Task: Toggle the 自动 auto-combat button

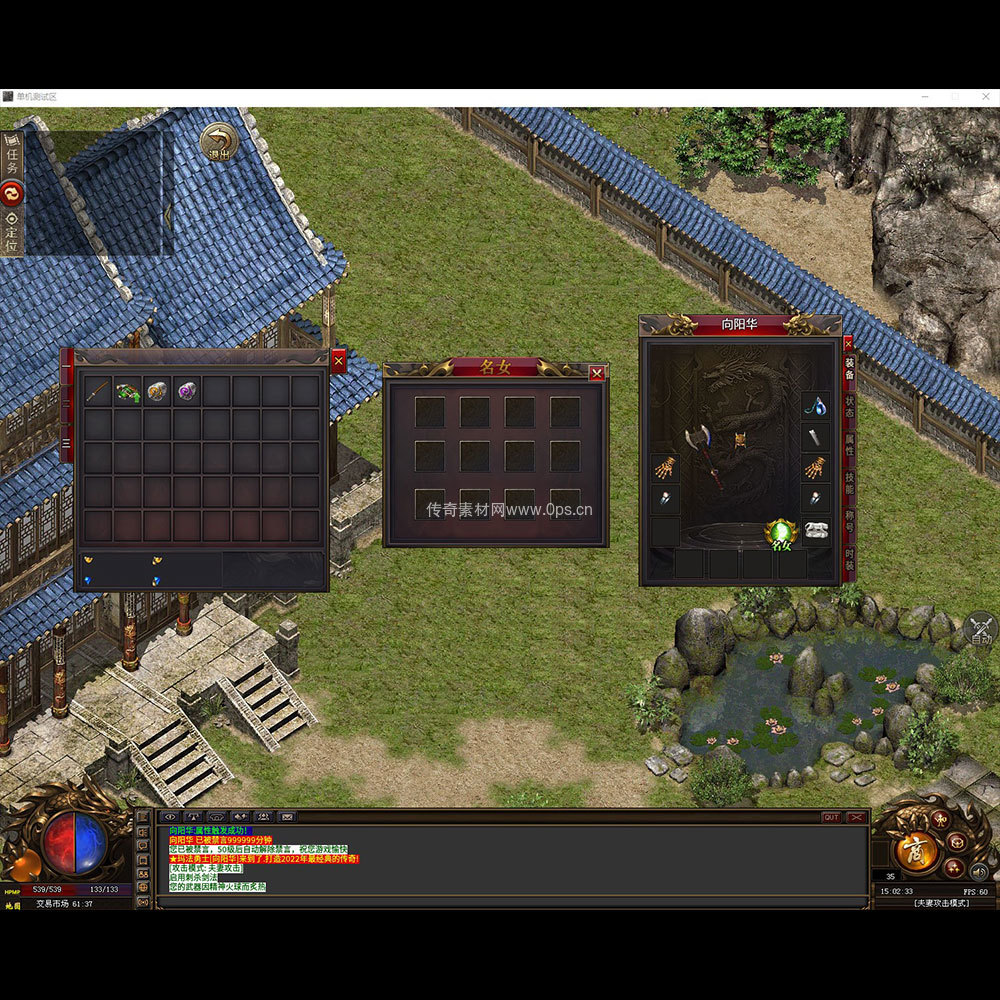Action: pyautogui.click(x=981, y=629)
